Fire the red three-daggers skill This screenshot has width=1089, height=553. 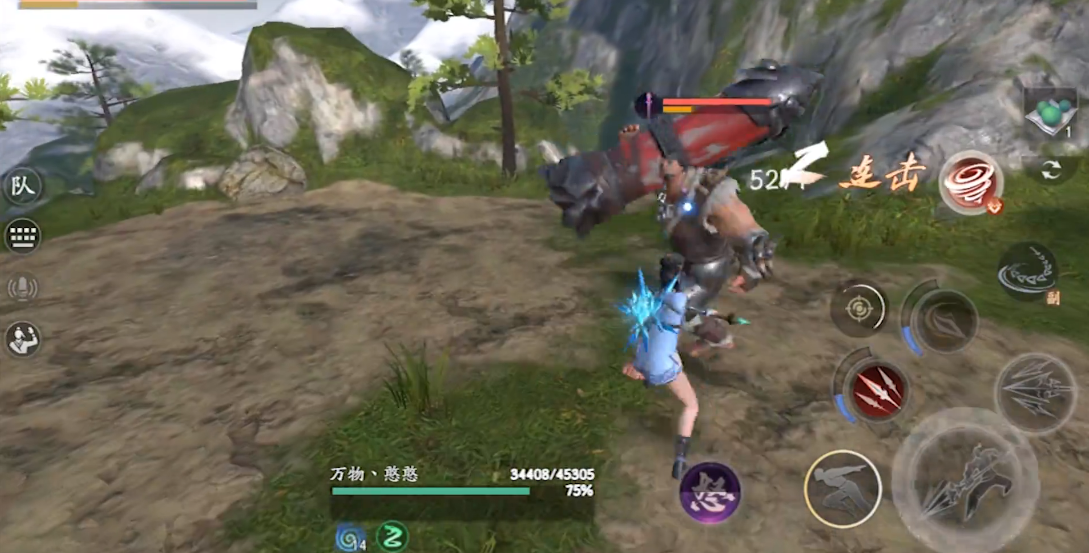pyautogui.click(x=876, y=390)
